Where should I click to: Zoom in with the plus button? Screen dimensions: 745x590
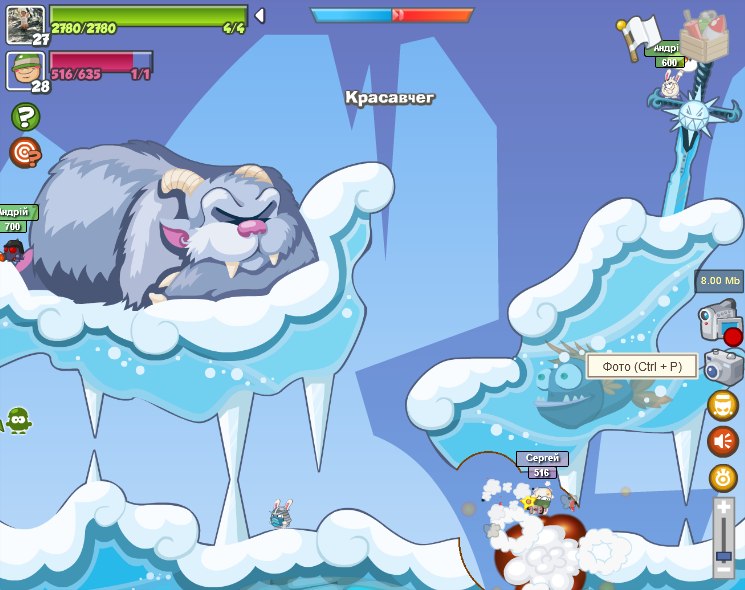click(x=724, y=509)
